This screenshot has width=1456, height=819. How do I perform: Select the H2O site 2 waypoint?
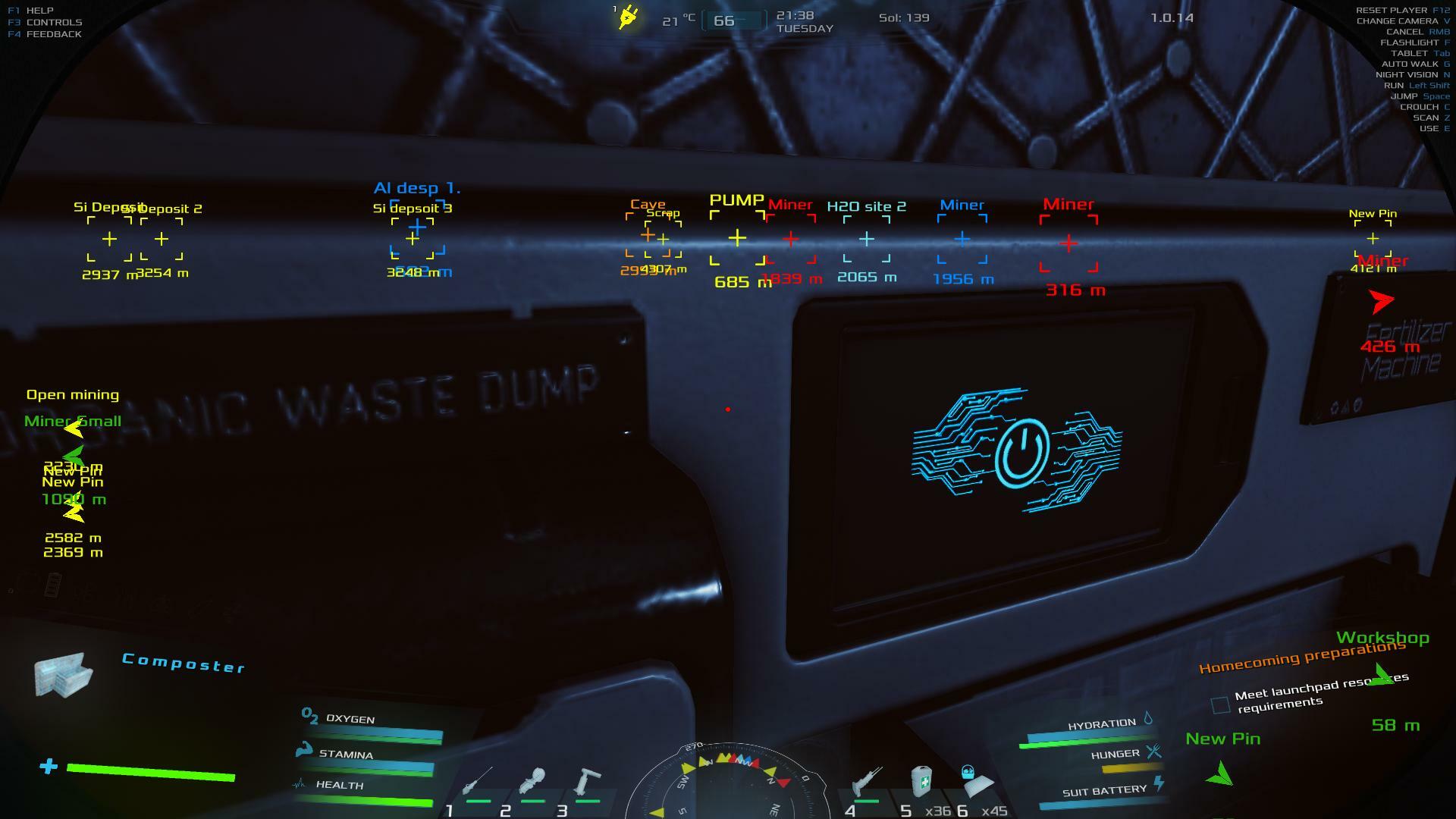click(866, 239)
